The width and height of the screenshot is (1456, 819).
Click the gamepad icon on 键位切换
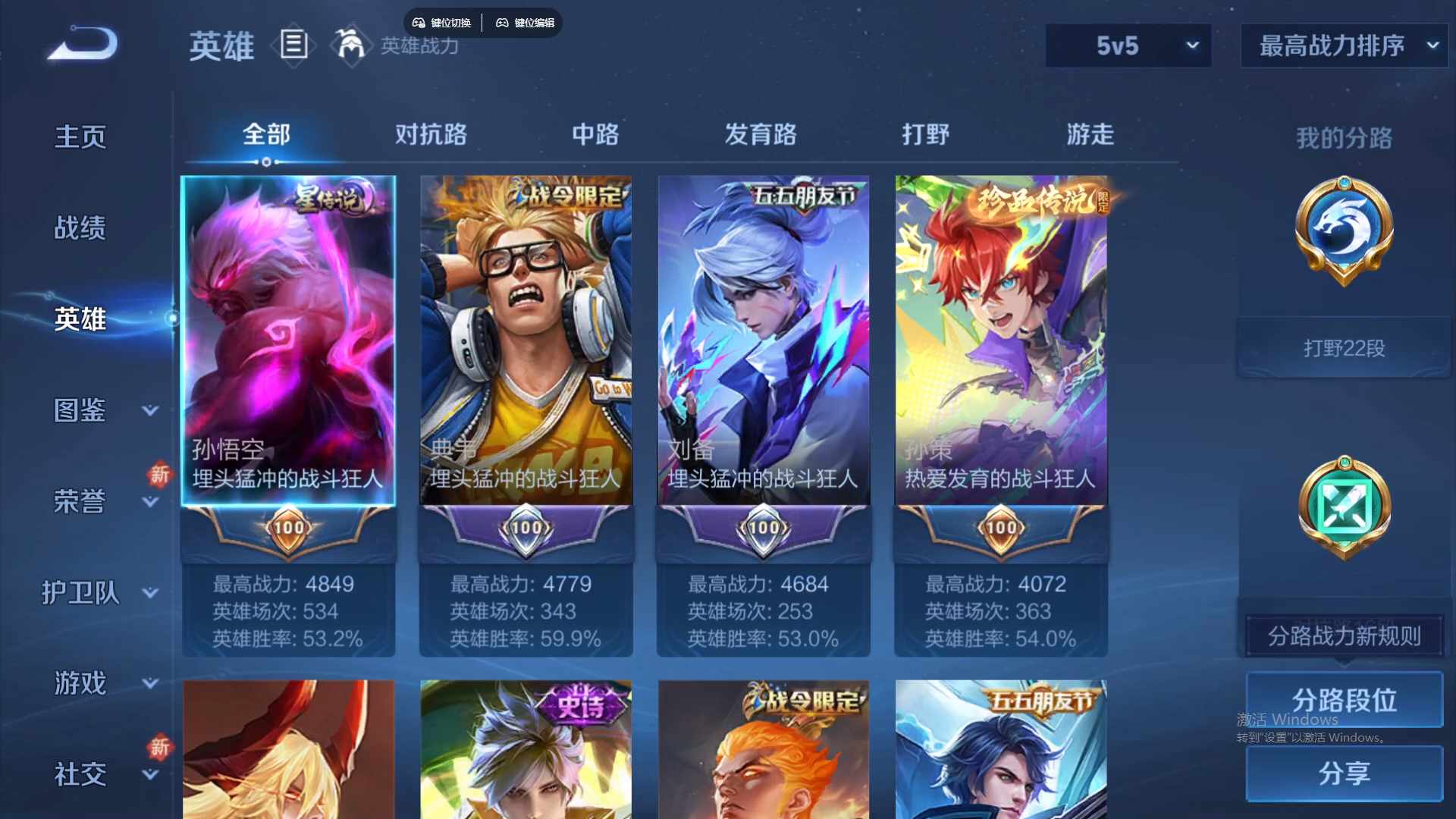click(x=418, y=23)
